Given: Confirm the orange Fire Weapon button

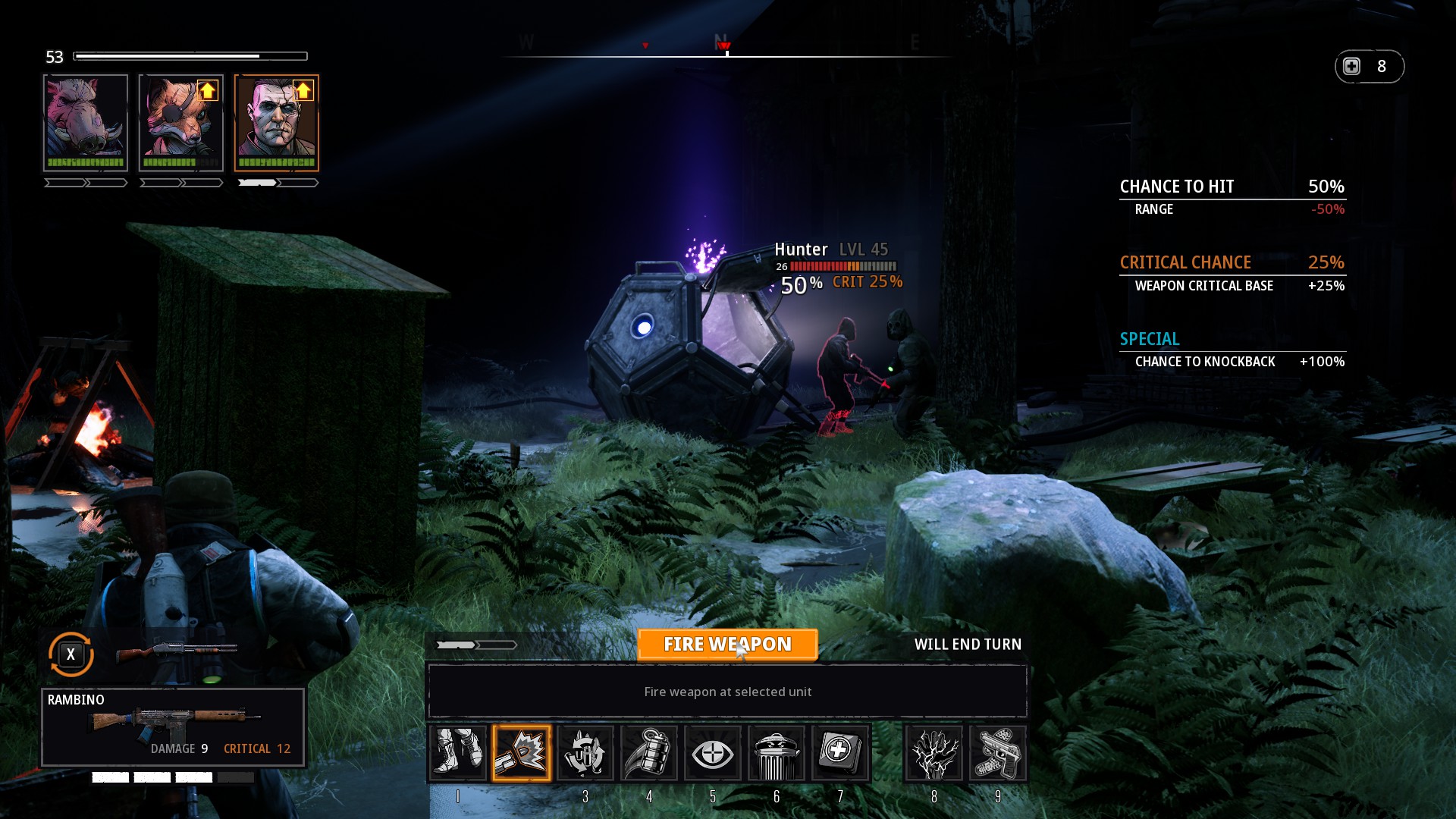Looking at the screenshot, I should (727, 645).
